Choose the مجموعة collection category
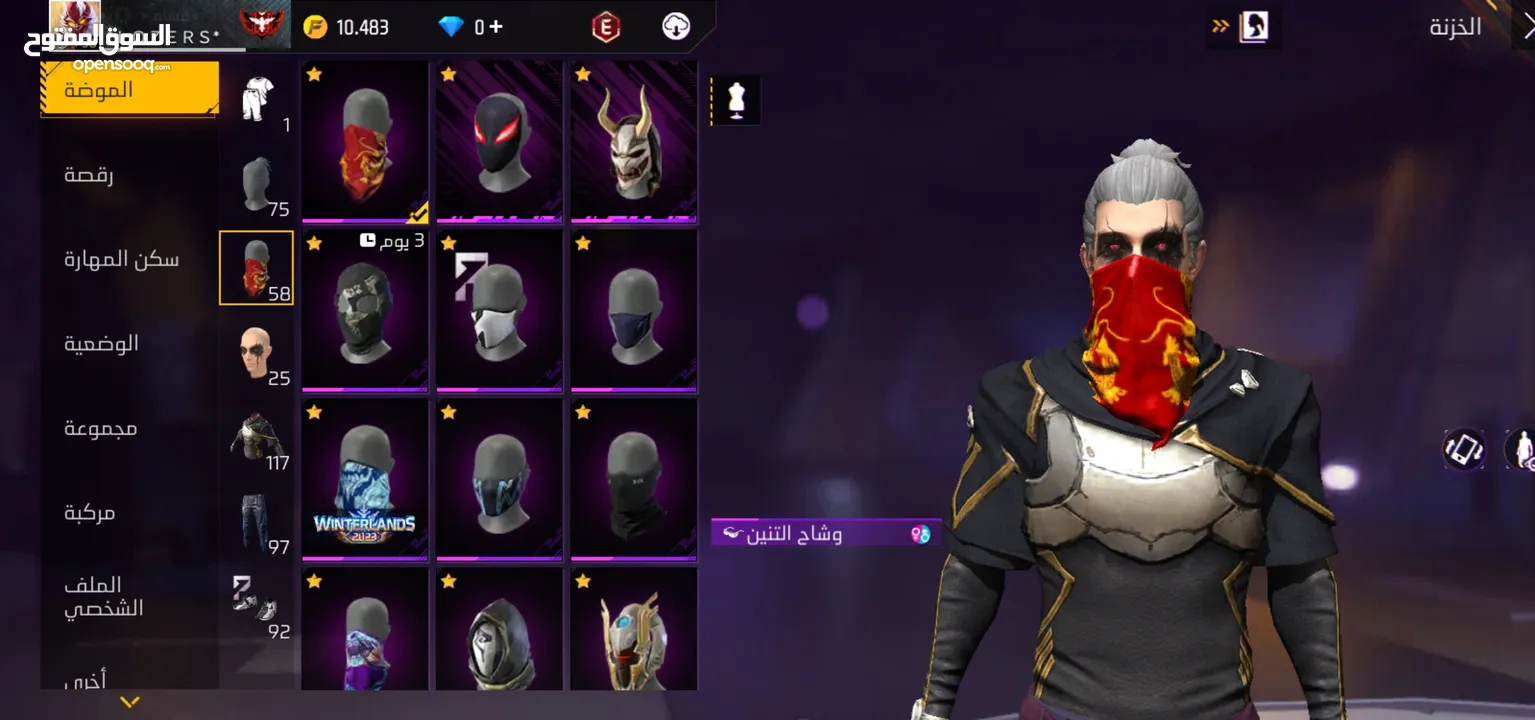The image size is (1535, 720). [101, 428]
